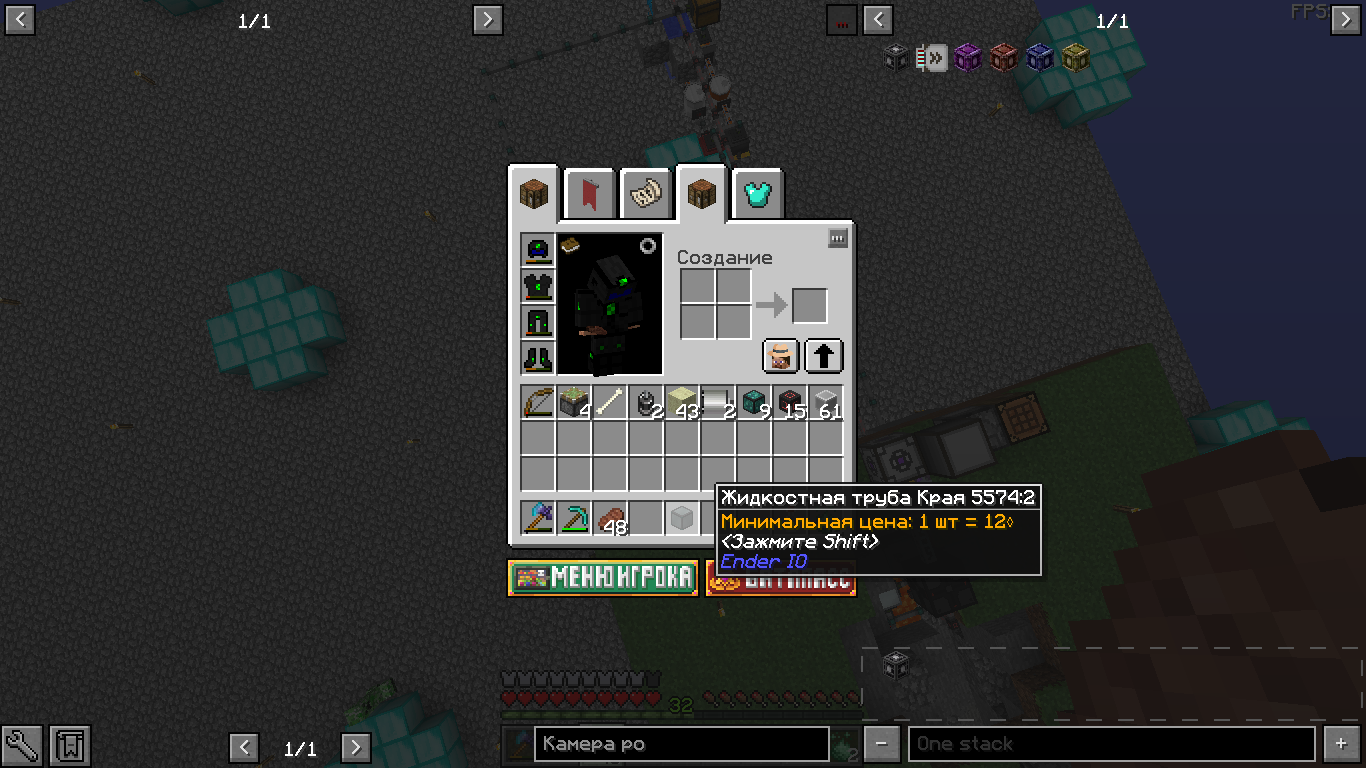Select the diamond chestplate tab
This screenshot has height=768, width=1366.
pyautogui.click(x=757, y=194)
